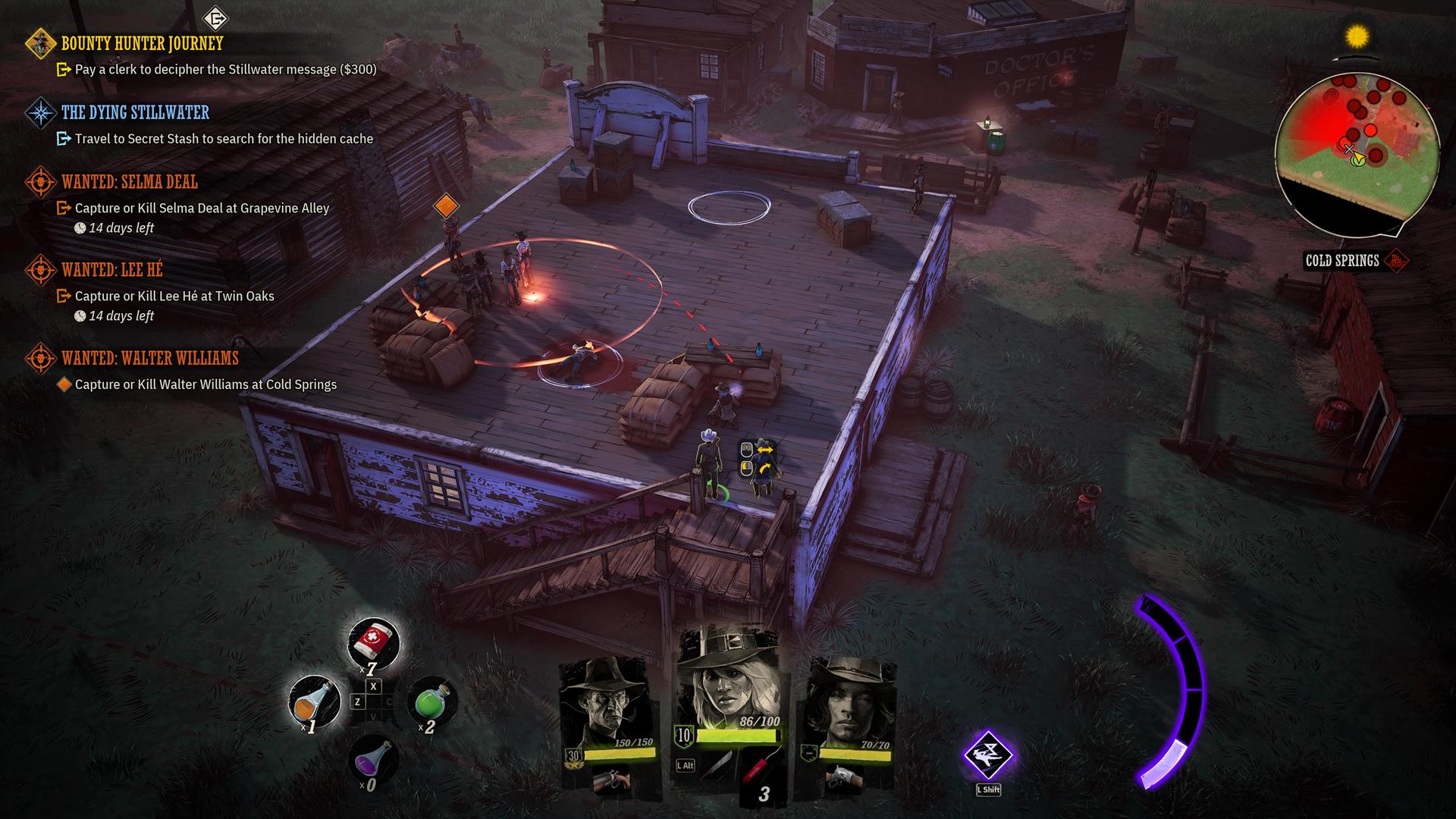The height and width of the screenshot is (819, 1456).
Task: Track the Wanted: Walter Williams bounty
Action: pyautogui.click(x=149, y=358)
